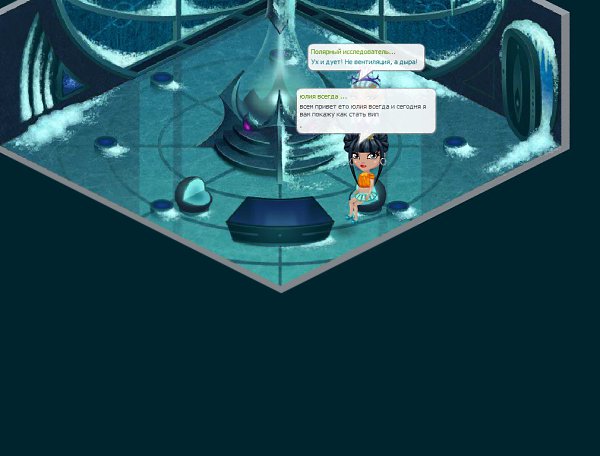Open the юлия всегда chat bubble
600x456 pixels.
(x=365, y=110)
